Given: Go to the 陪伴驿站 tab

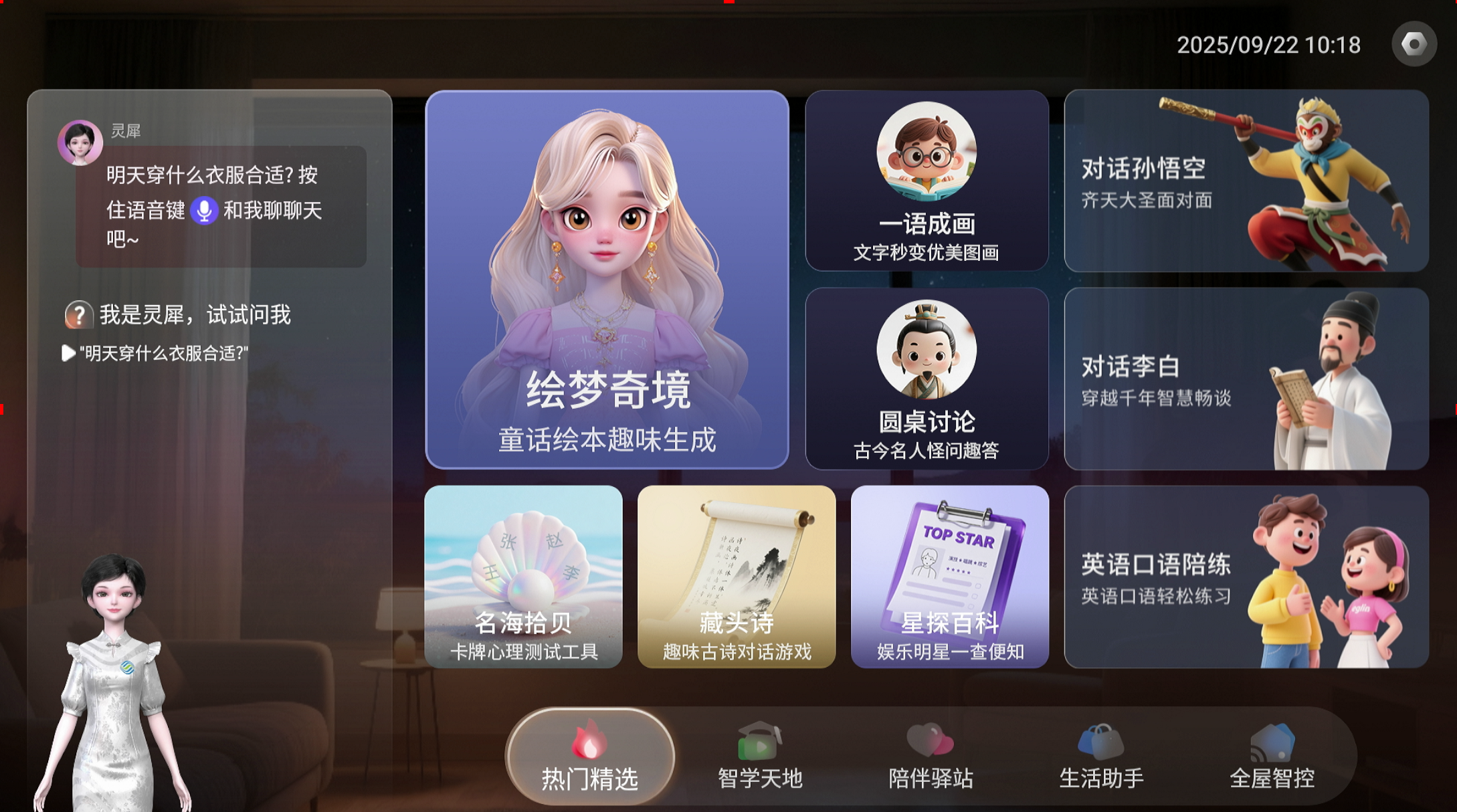Looking at the screenshot, I should pyautogui.click(x=931, y=757).
